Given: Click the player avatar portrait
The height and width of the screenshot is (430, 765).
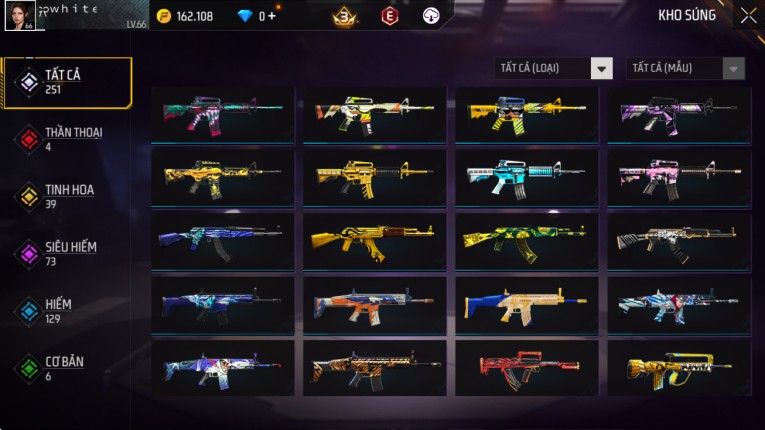Looking at the screenshot, I should coord(20,15).
